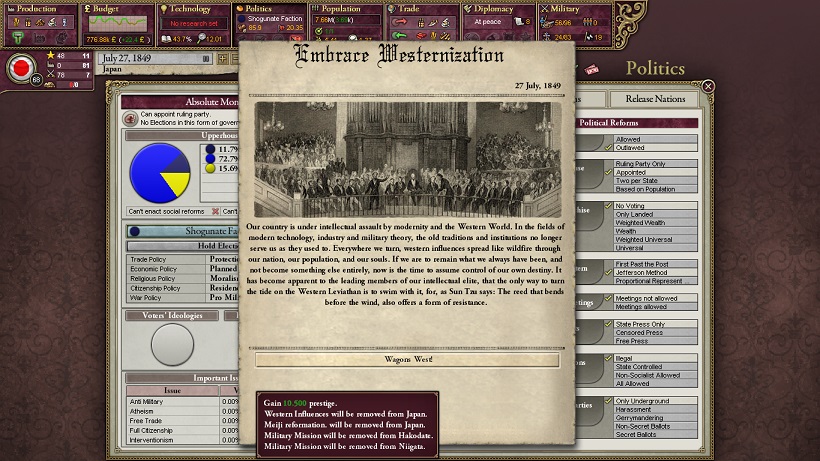Choose the 'Wagons West!' event option
Image resolution: width=820 pixels, height=461 pixels.
tap(406, 360)
